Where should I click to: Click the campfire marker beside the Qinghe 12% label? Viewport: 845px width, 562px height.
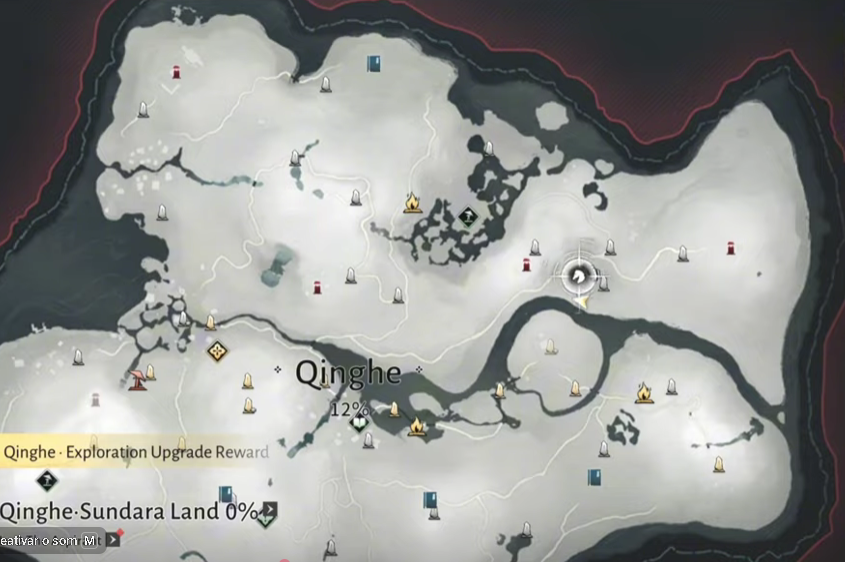tap(416, 427)
